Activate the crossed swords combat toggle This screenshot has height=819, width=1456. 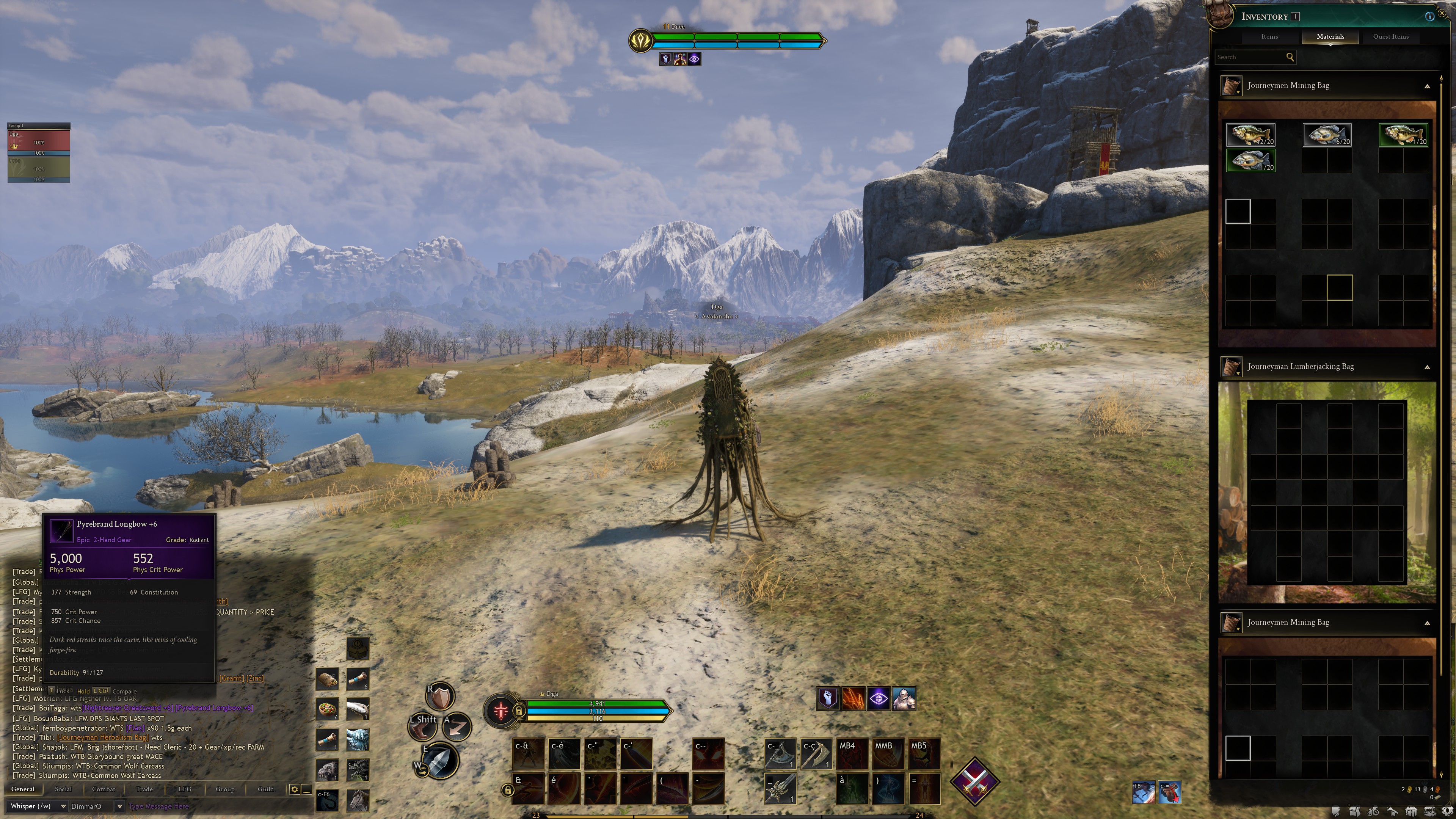[x=974, y=782]
